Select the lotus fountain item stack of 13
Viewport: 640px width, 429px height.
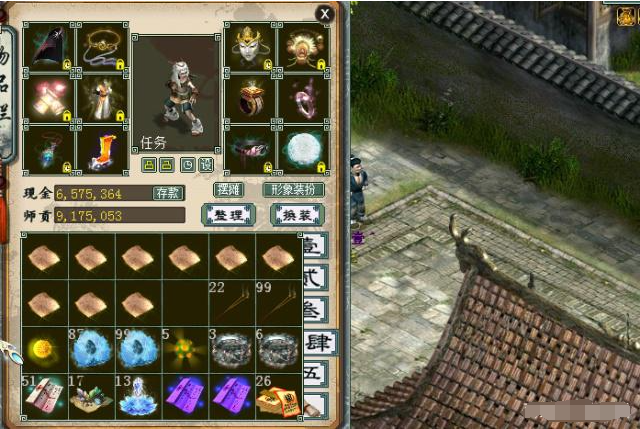pyautogui.click(x=137, y=396)
